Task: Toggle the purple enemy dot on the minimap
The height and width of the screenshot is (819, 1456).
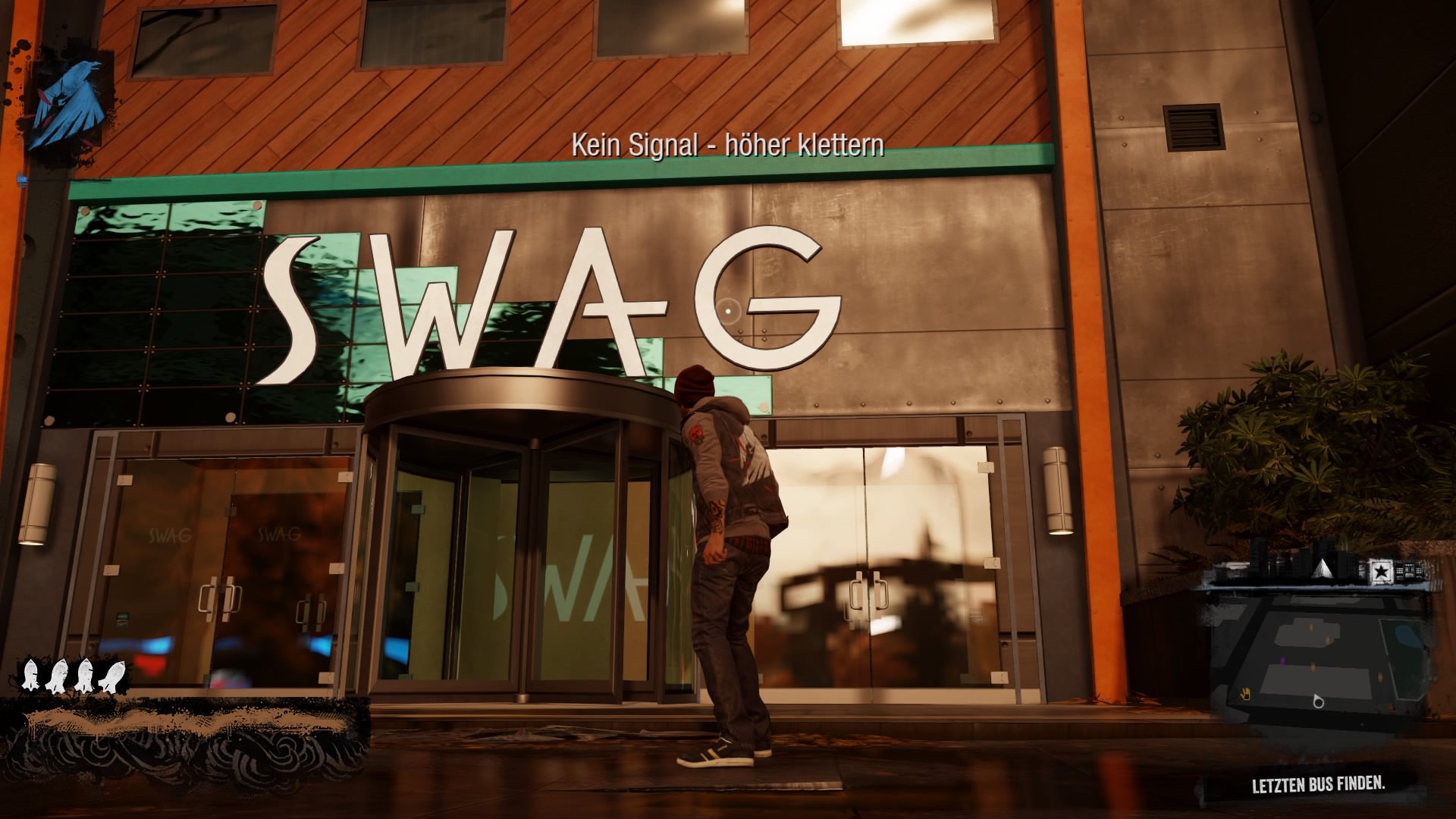Action: (x=1282, y=661)
